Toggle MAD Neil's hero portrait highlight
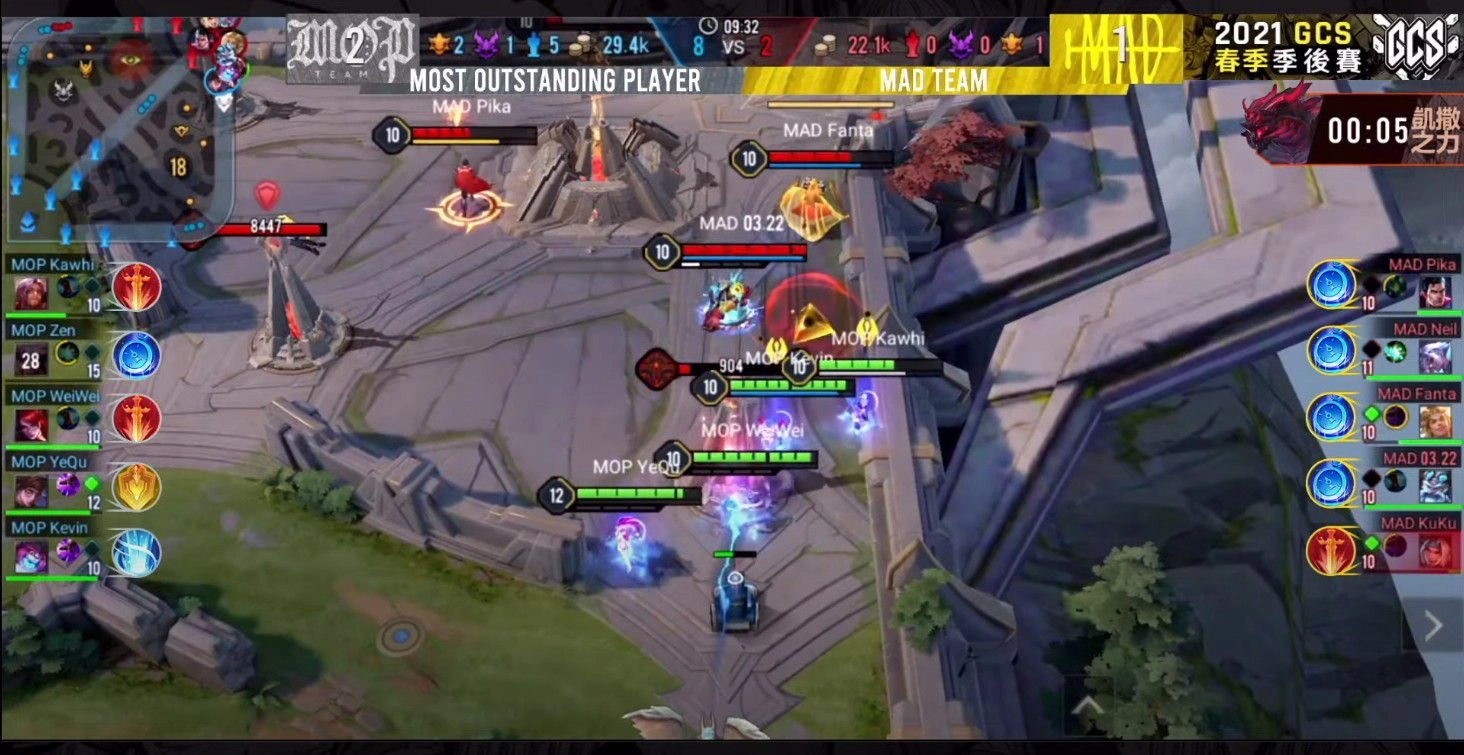Image resolution: width=1464 pixels, height=755 pixels. click(1437, 355)
